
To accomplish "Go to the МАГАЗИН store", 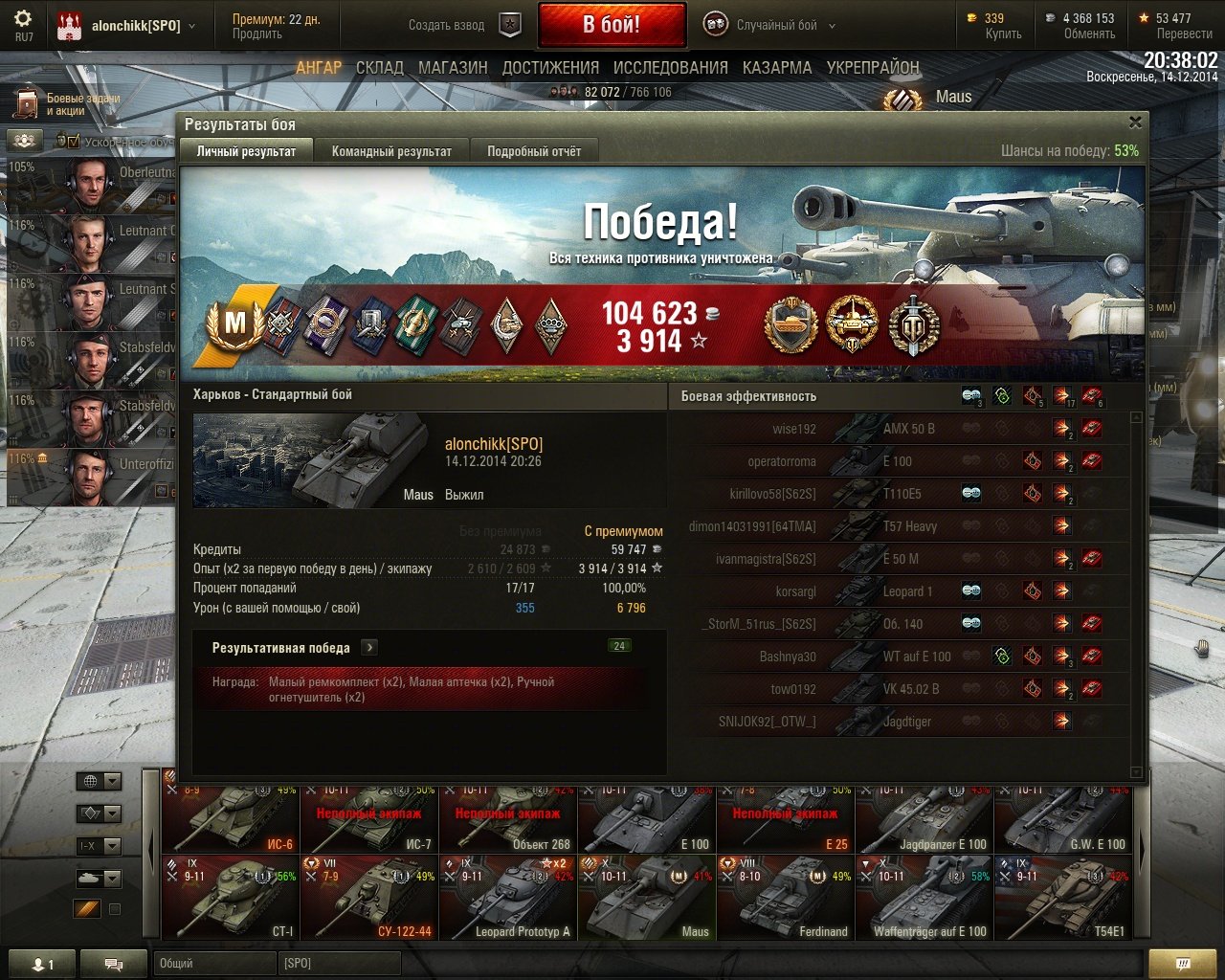I will [x=453, y=68].
